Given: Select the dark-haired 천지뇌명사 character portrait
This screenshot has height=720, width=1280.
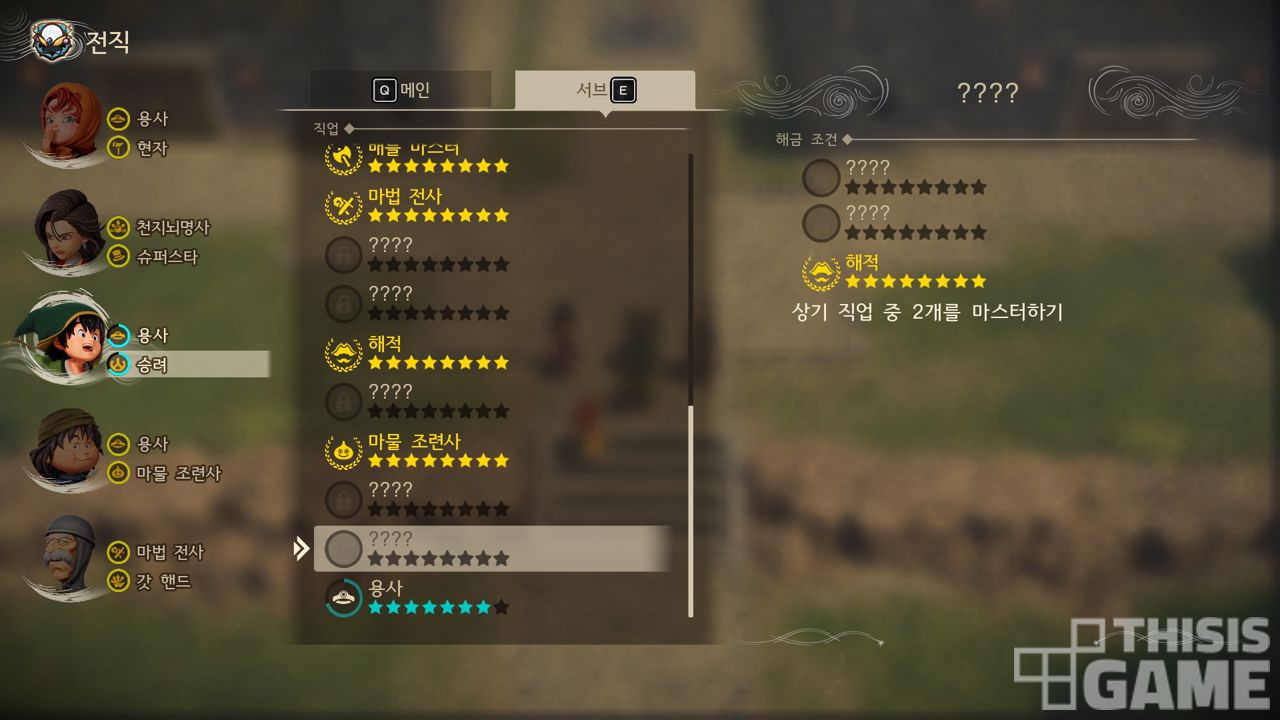Looking at the screenshot, I should (x=68, y=232).
